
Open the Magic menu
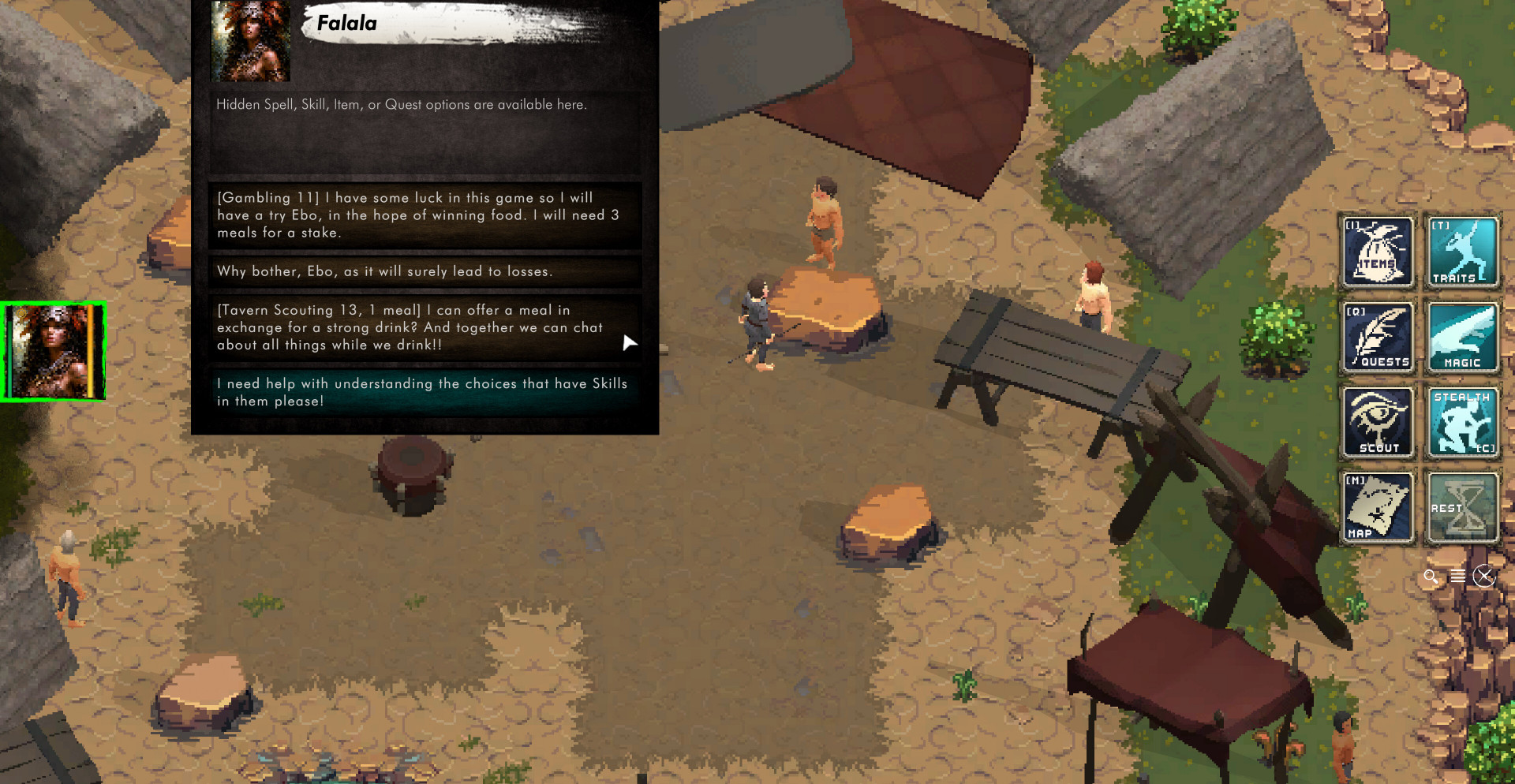coord(1462,338)
